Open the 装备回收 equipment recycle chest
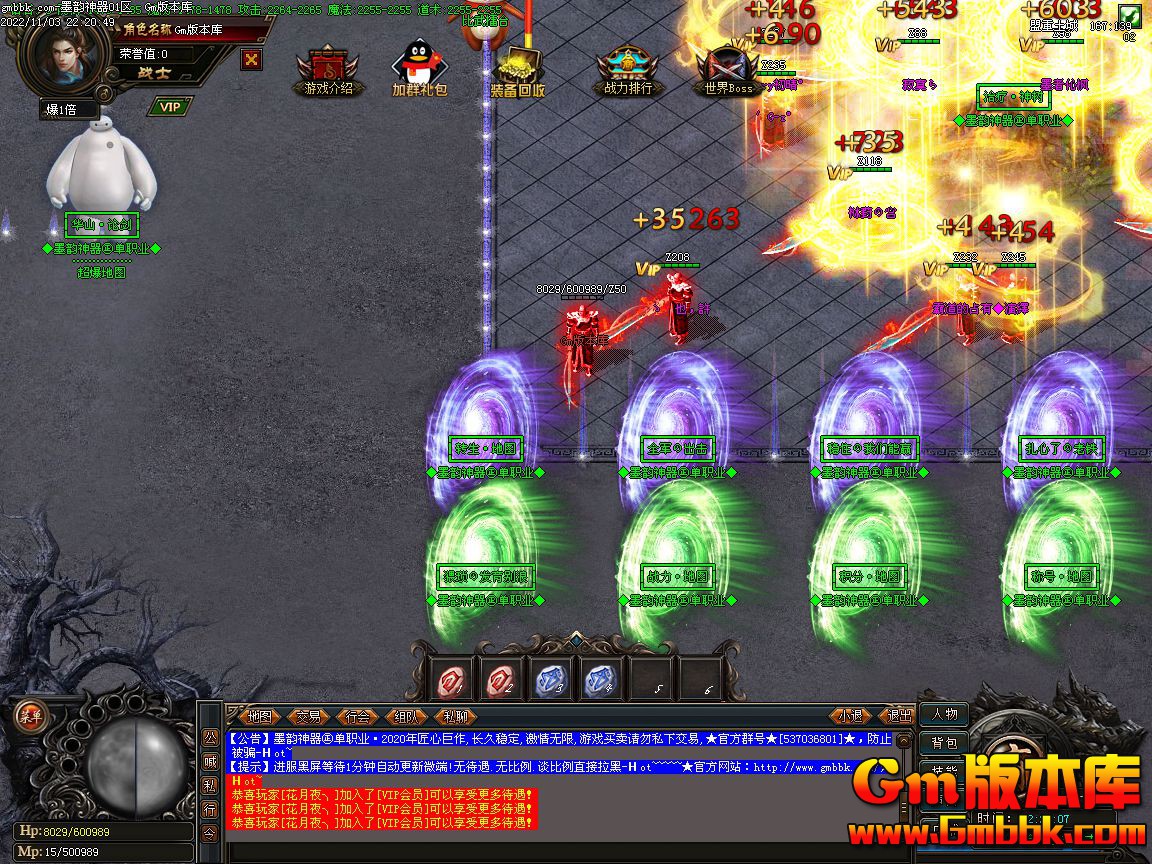 (517, 70)
